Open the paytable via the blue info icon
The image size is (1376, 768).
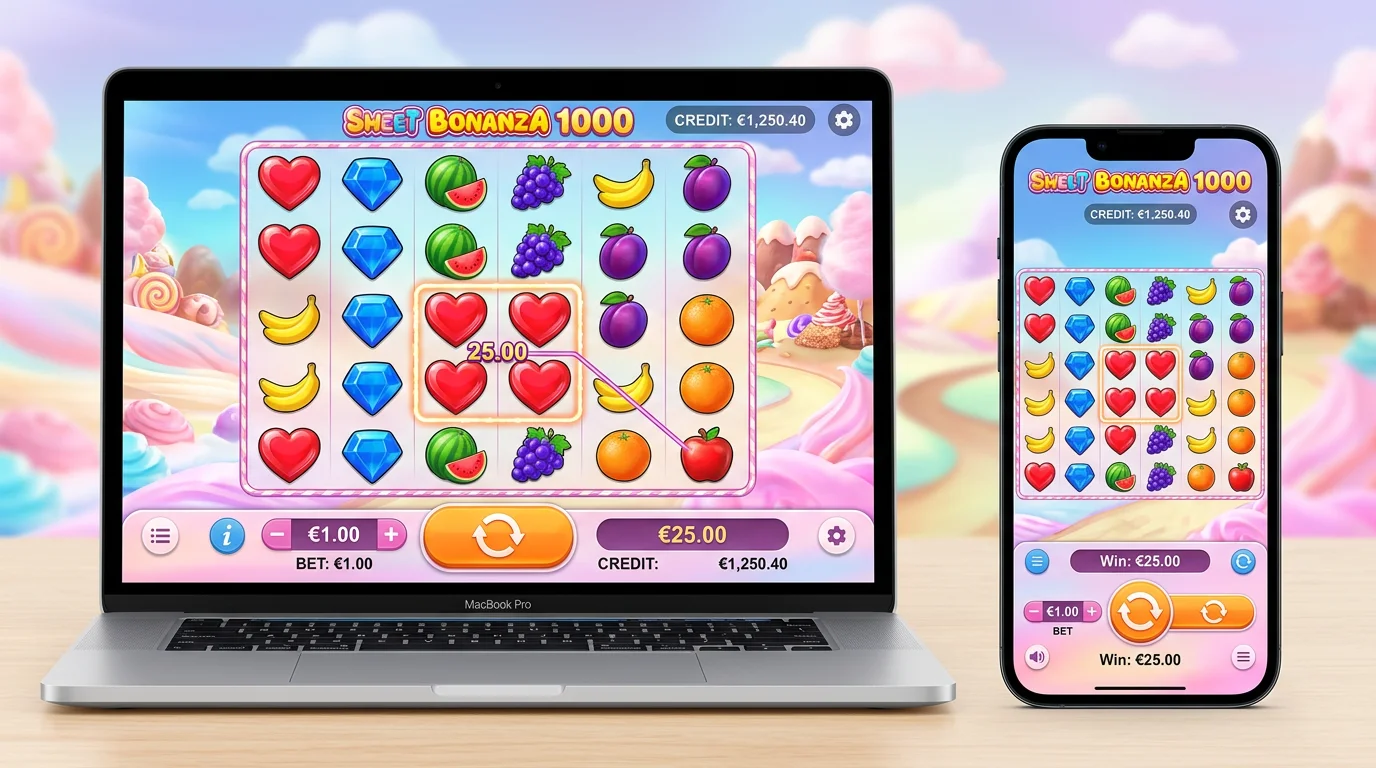tap(227, 536)
